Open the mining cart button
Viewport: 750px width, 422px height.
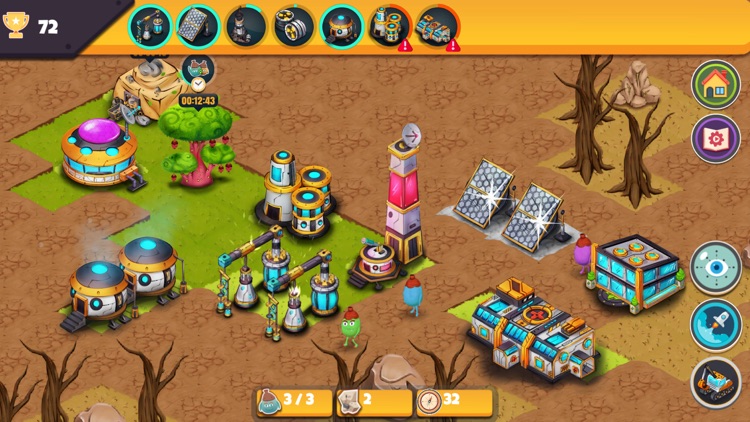click(x=716, y=382)
